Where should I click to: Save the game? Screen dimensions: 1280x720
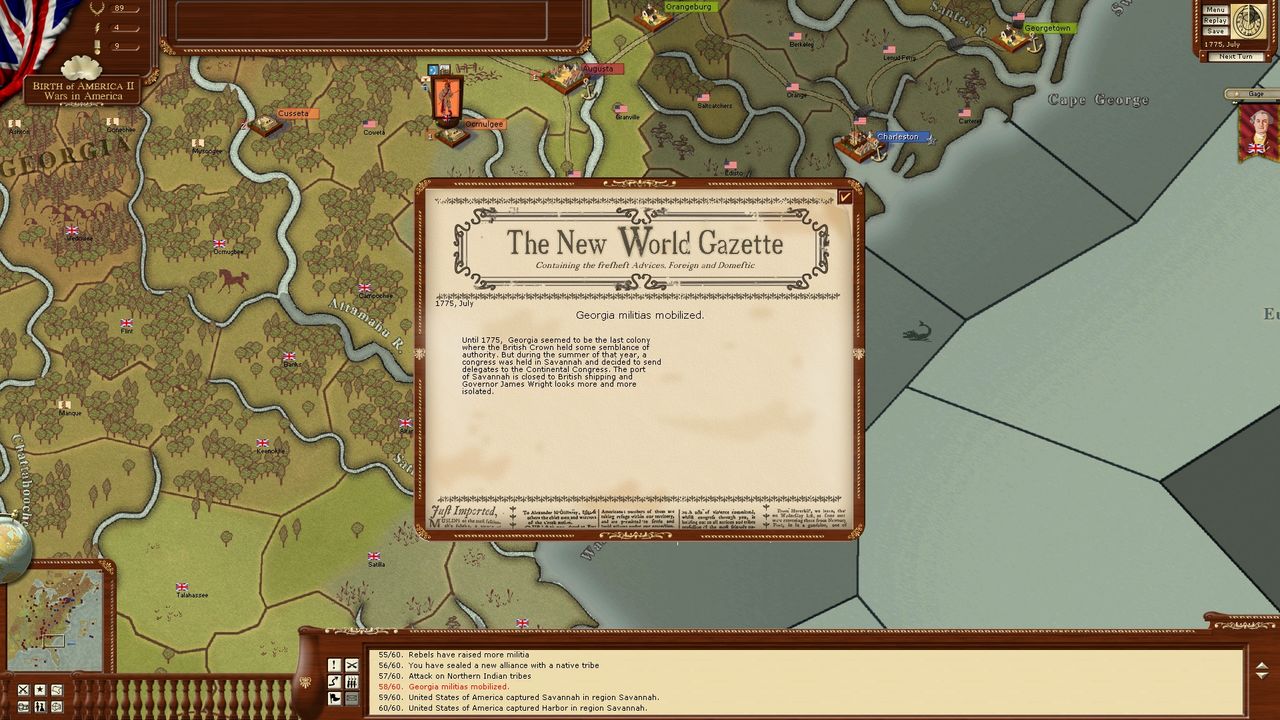[x=1215, y=32]
